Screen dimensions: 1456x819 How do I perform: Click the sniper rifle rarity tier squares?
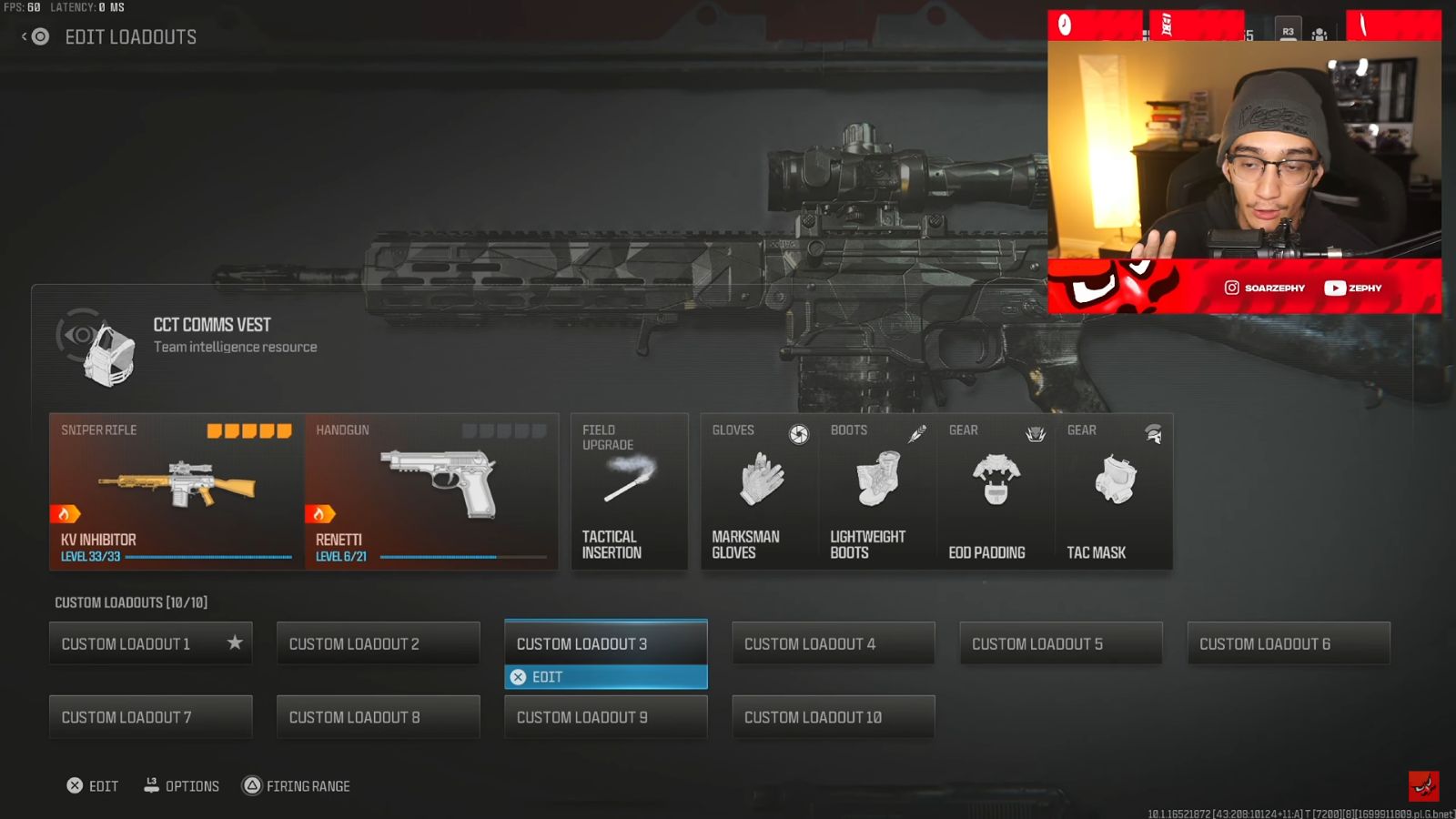248,430
